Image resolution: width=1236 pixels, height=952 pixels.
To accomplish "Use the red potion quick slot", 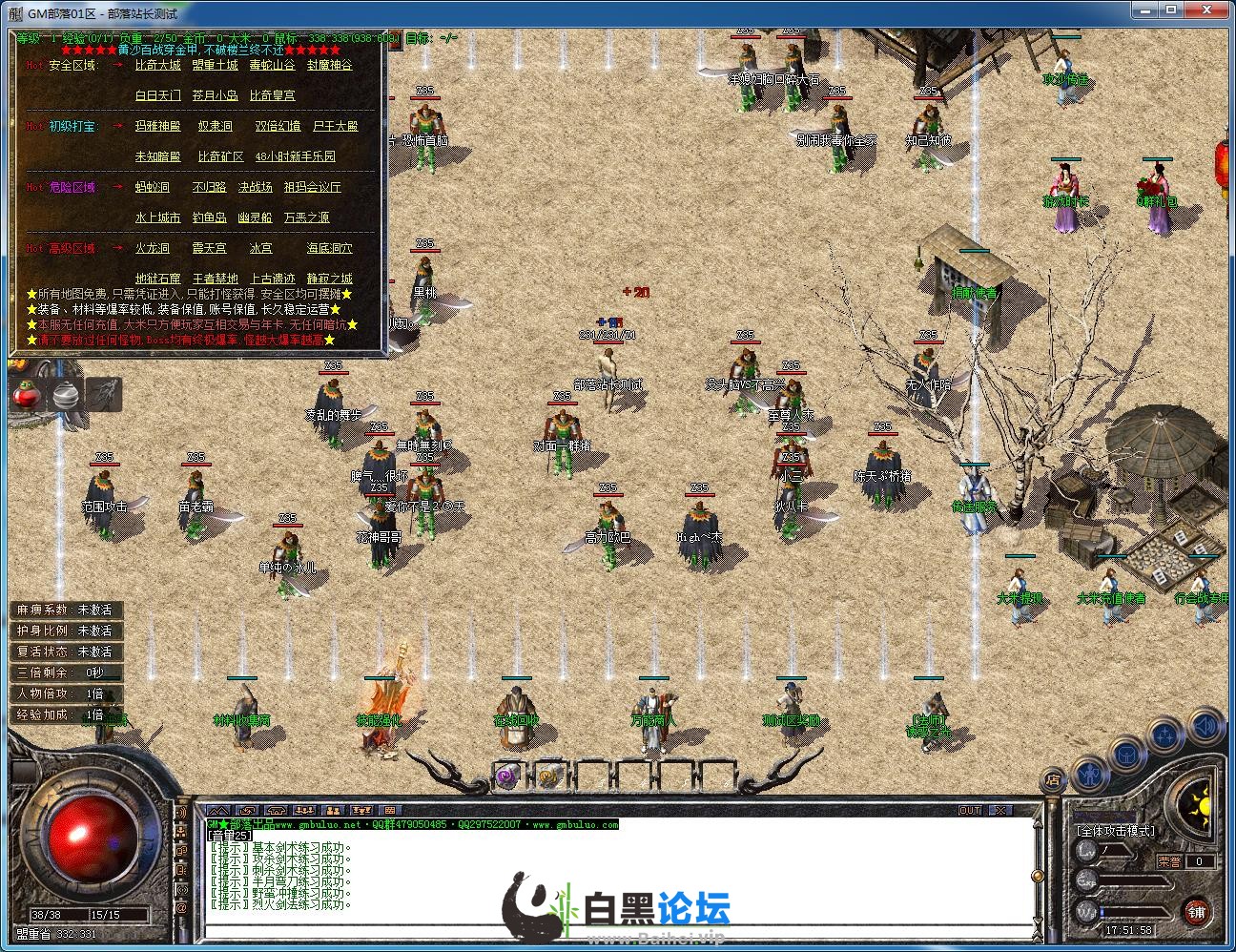I will (27, 395).
